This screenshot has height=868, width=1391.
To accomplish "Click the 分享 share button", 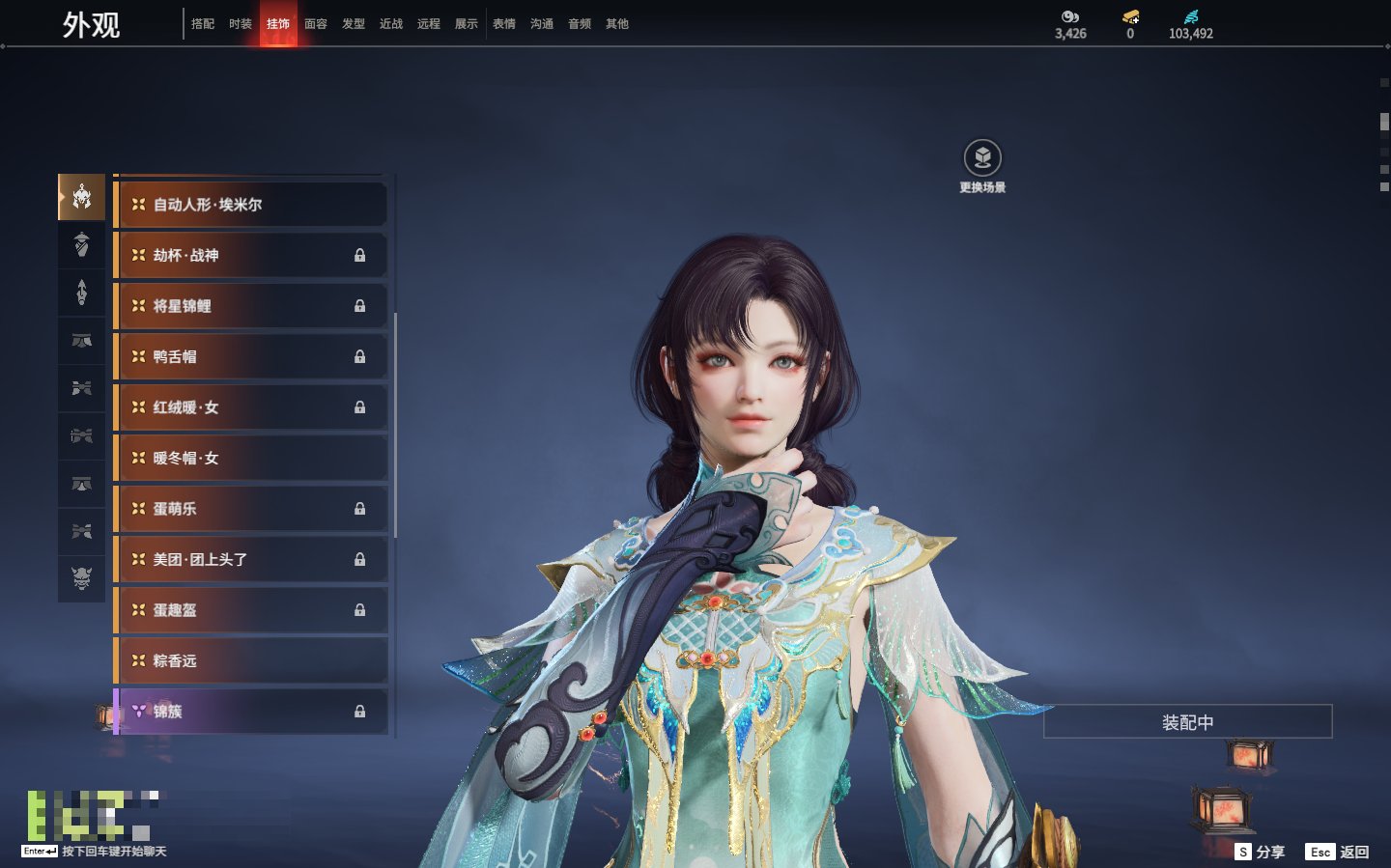I will (1261, 852).
